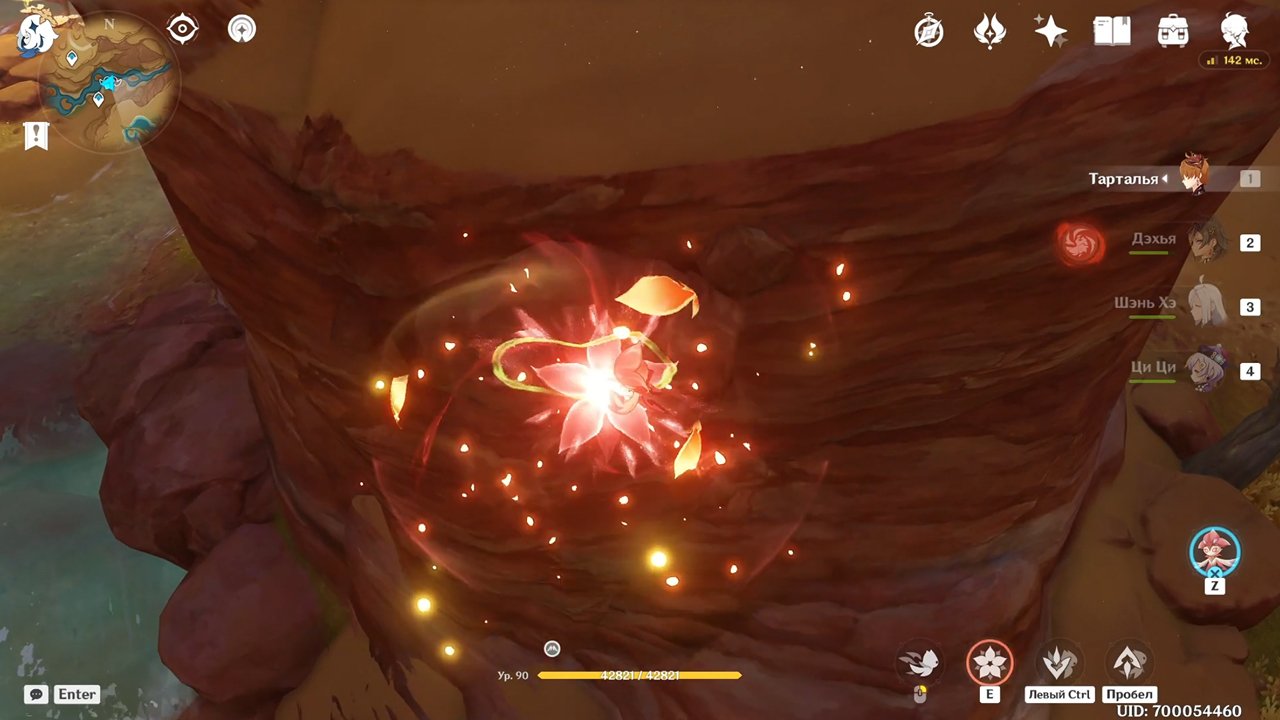Open the character profile icon

pos(1234,32)
